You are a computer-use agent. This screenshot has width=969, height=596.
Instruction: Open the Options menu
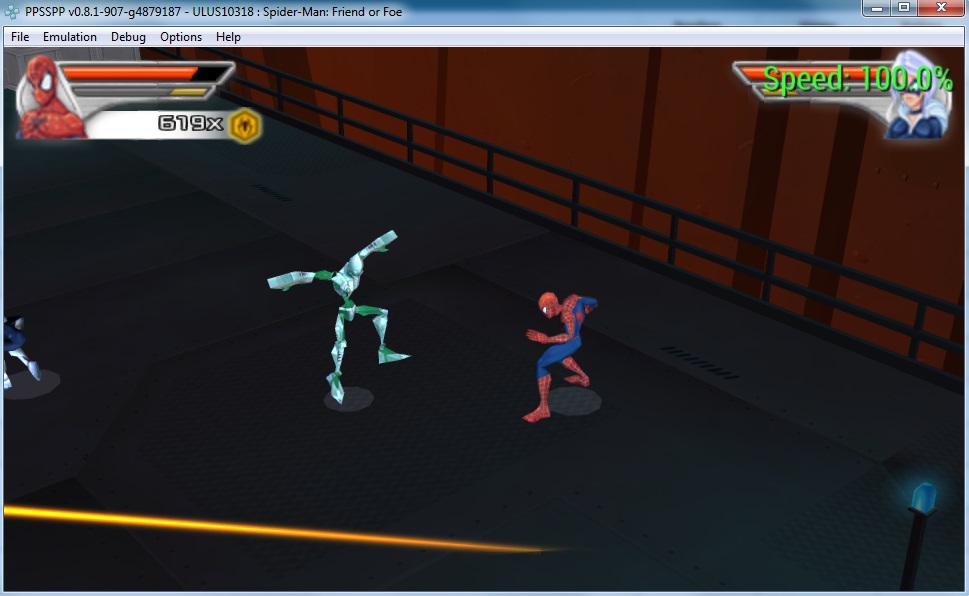[x=181, y=37]
